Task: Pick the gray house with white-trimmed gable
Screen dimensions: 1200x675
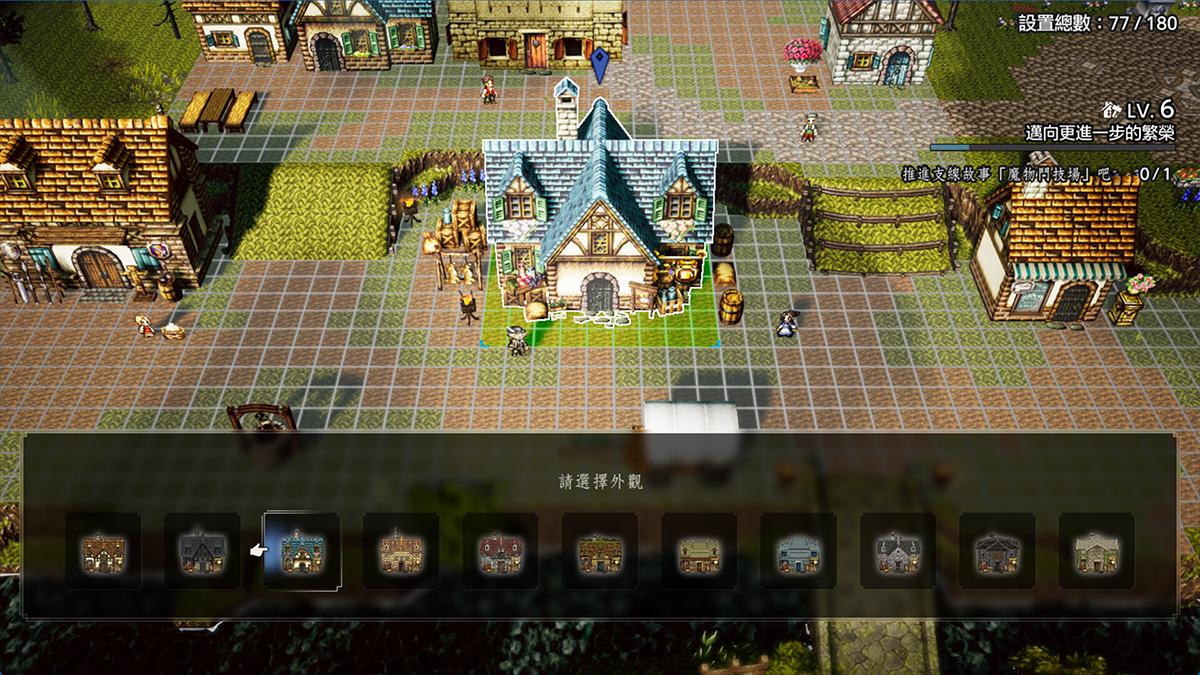Action: click(898, 551)
